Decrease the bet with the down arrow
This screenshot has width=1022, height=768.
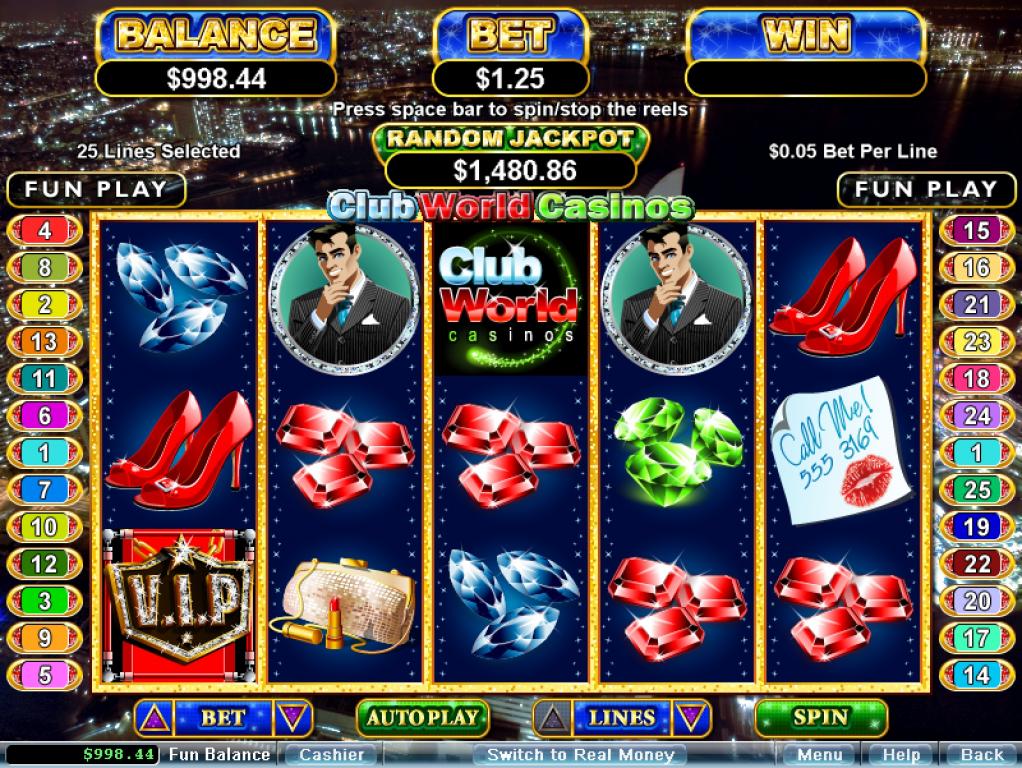tap(292, 717)
